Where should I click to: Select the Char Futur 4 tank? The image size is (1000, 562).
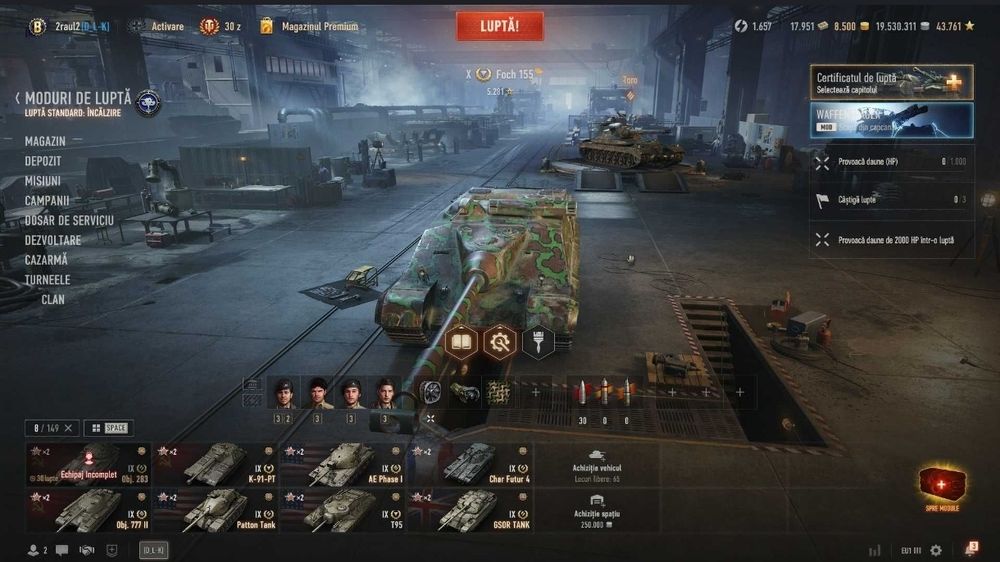(x=470, y=465)
